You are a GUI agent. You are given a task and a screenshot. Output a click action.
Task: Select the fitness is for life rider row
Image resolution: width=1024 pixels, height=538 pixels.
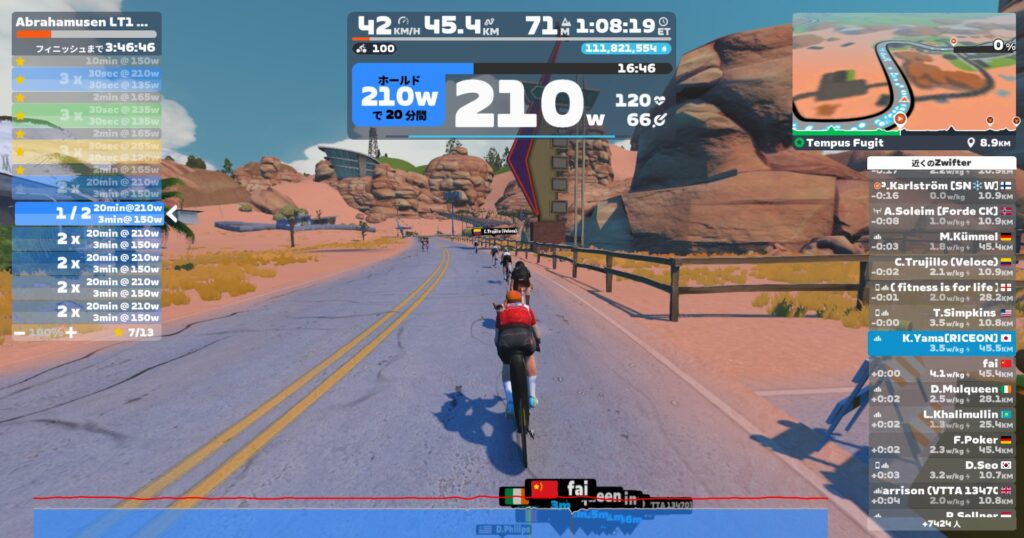941,292
